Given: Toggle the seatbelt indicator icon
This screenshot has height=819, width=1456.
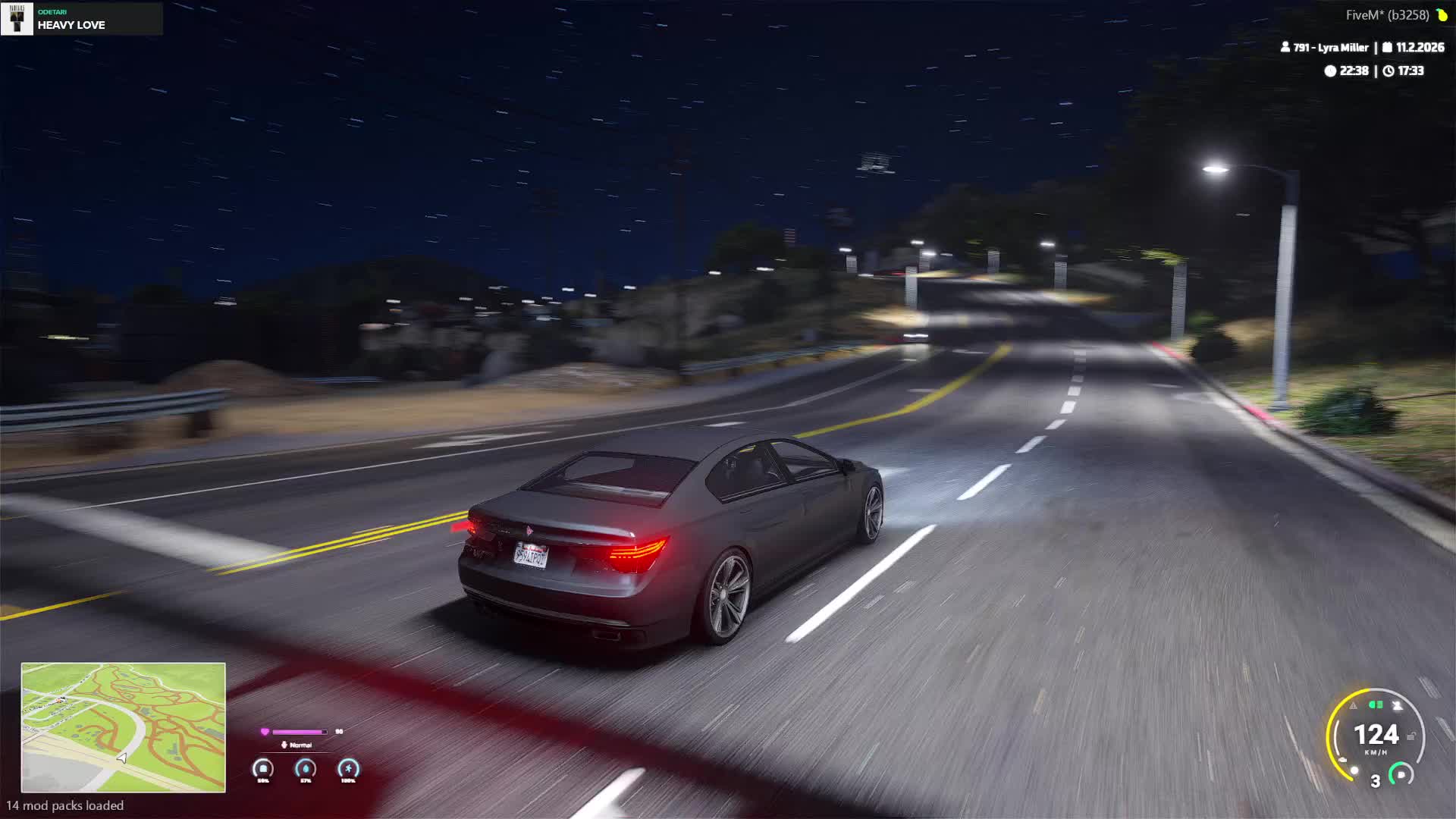Looking at the screenshot, I should tap(1397, 706).
